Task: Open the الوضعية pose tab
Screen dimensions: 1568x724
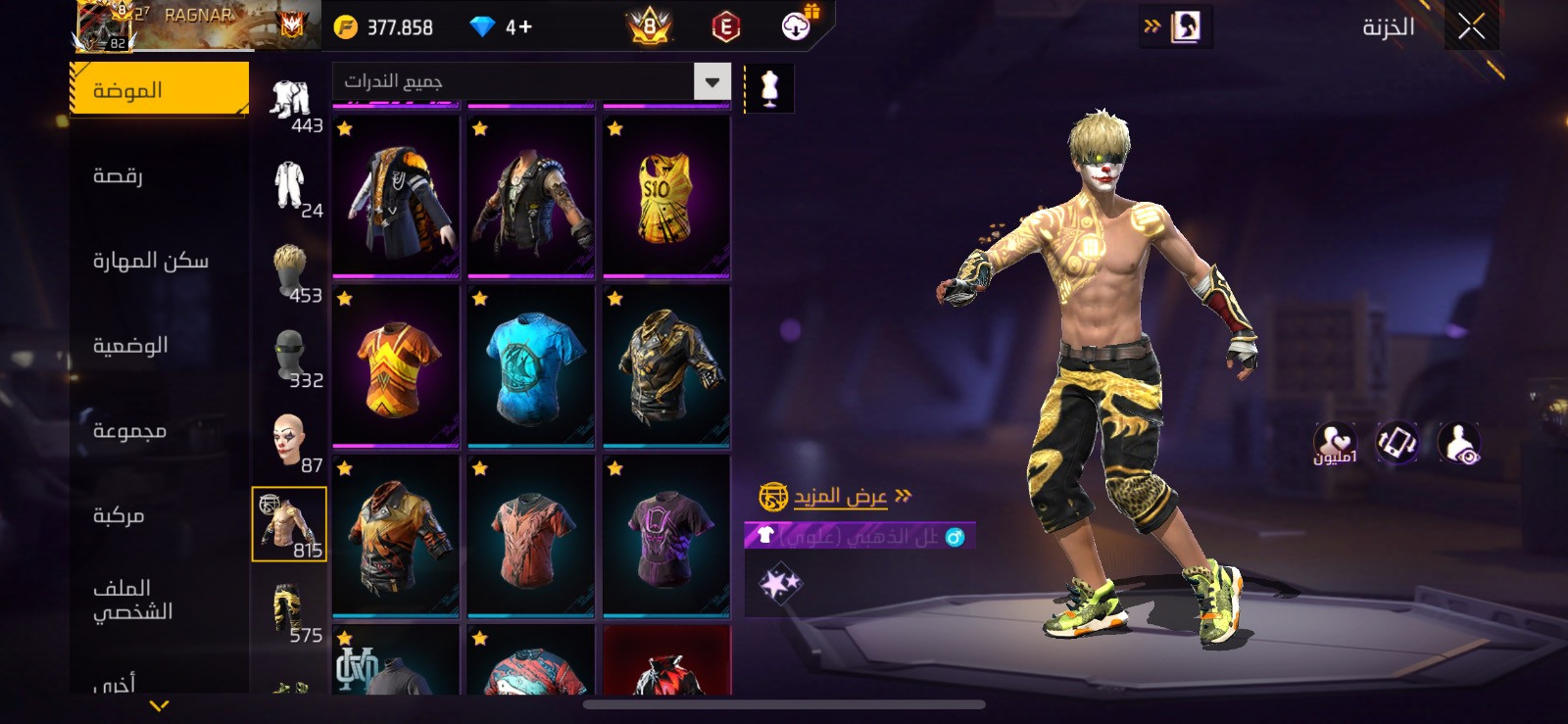Action: click(x=130, y=345)
